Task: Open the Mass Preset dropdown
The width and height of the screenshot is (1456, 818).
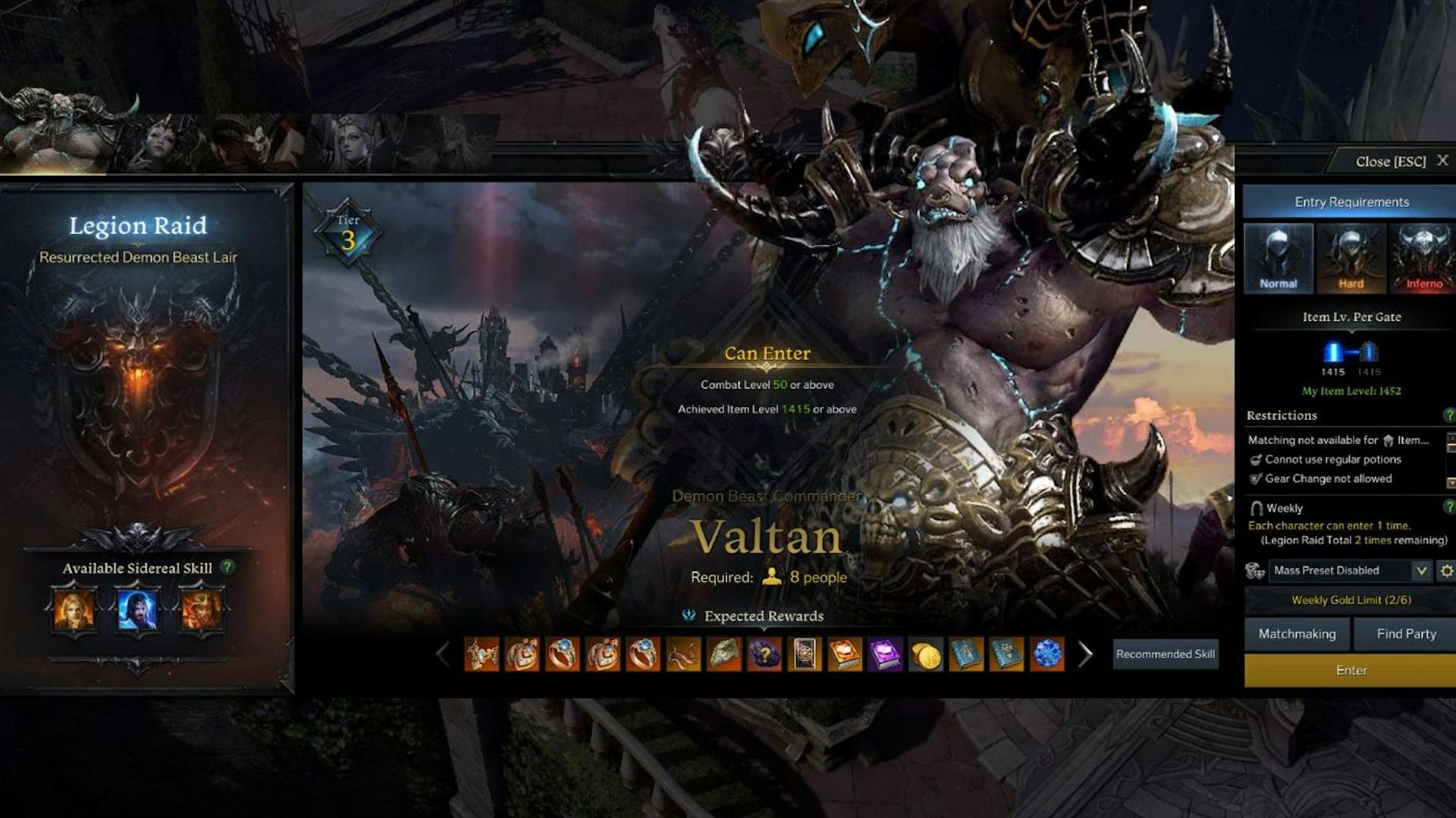Action: (x=1421, y=571)
